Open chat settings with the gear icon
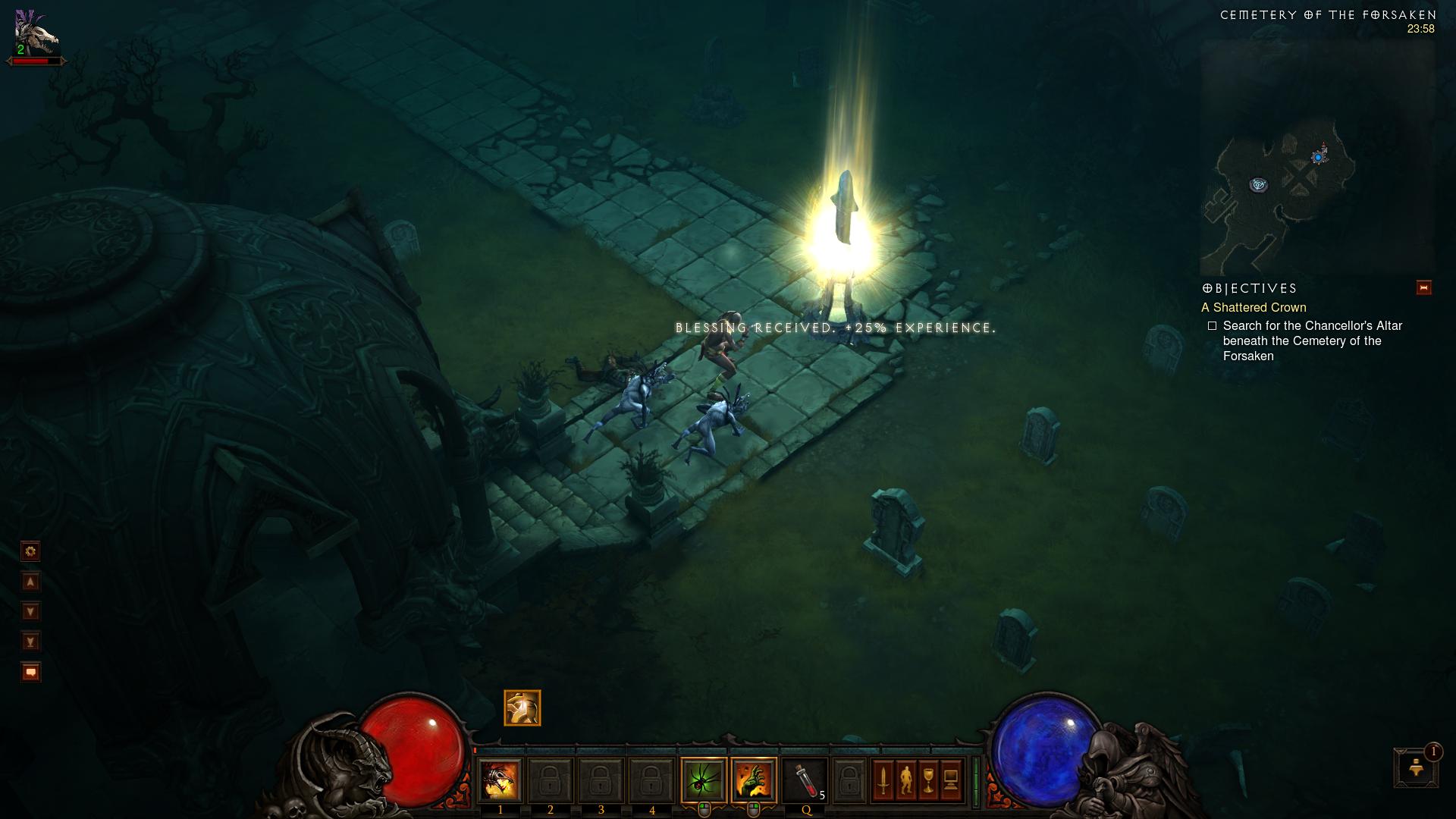The height and width of the screenshot is (819, 1456). (x=30, y=551)
